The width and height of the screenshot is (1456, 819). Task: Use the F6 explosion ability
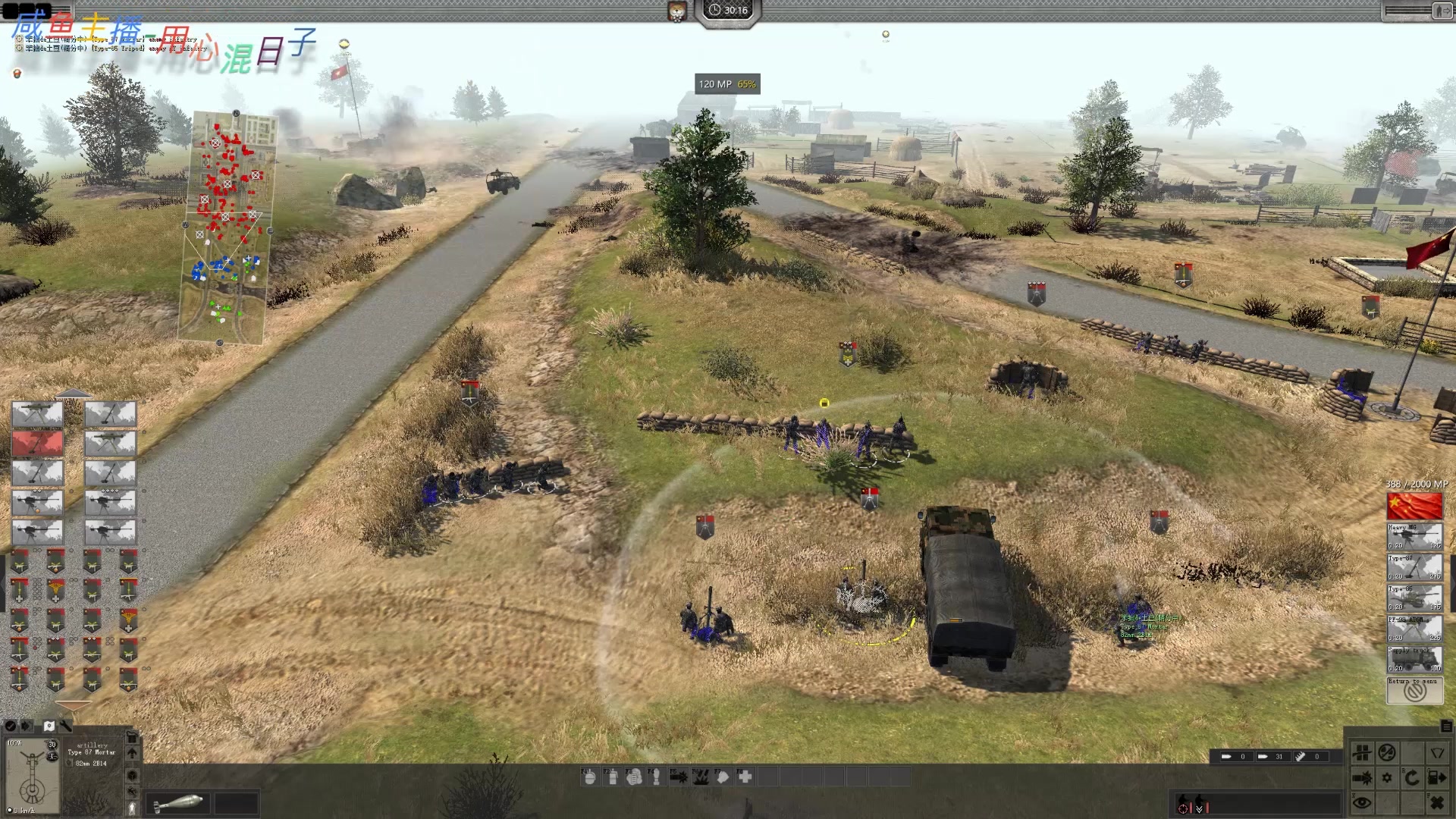click(x=701, y=777)
